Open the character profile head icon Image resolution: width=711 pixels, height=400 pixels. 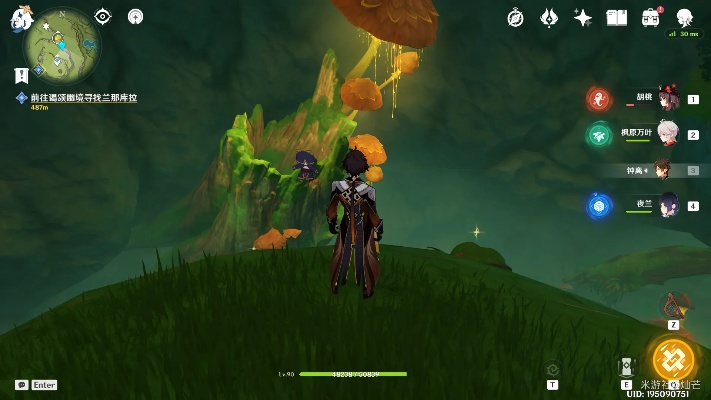[685, 17]
